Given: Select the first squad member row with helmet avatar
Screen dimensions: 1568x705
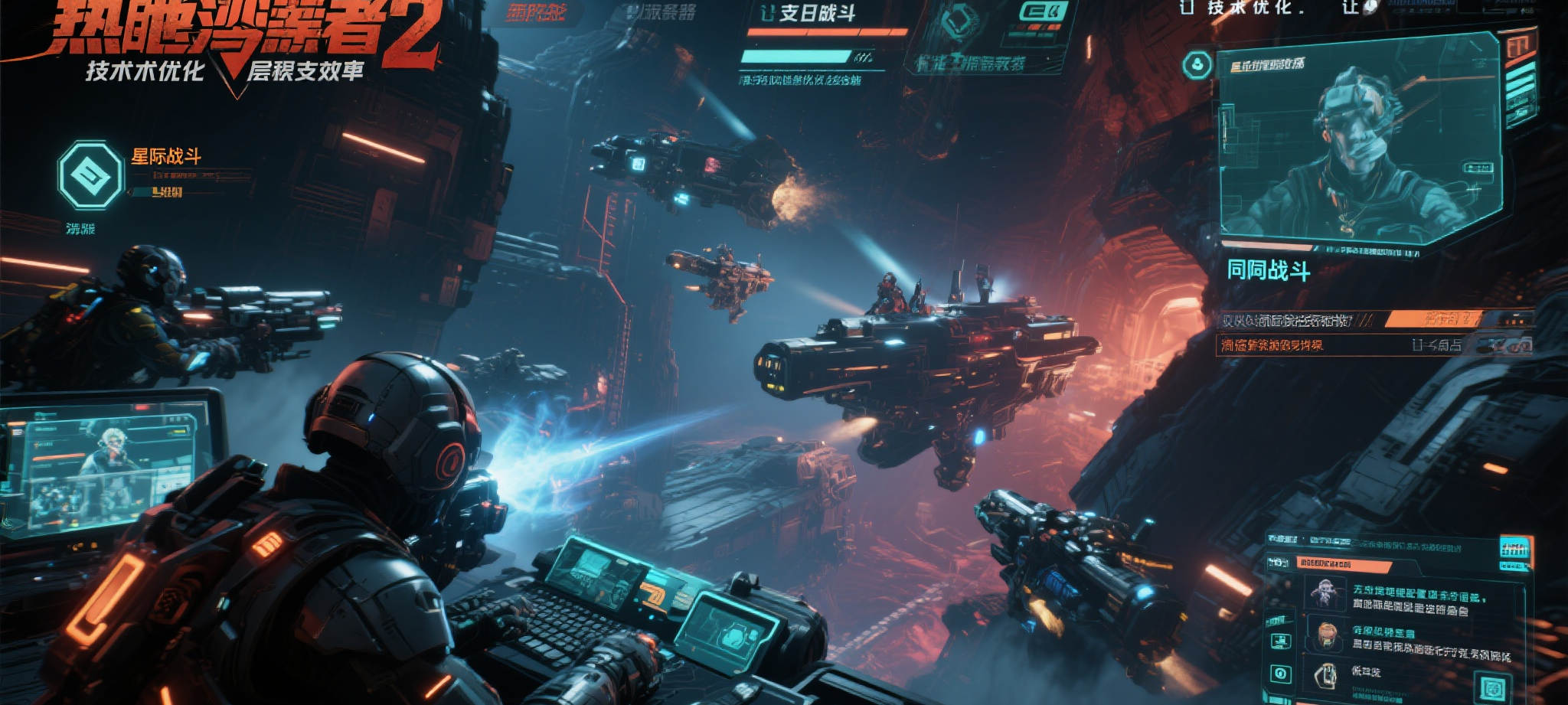Looking at the screenshot, I should pos(1409,599).
